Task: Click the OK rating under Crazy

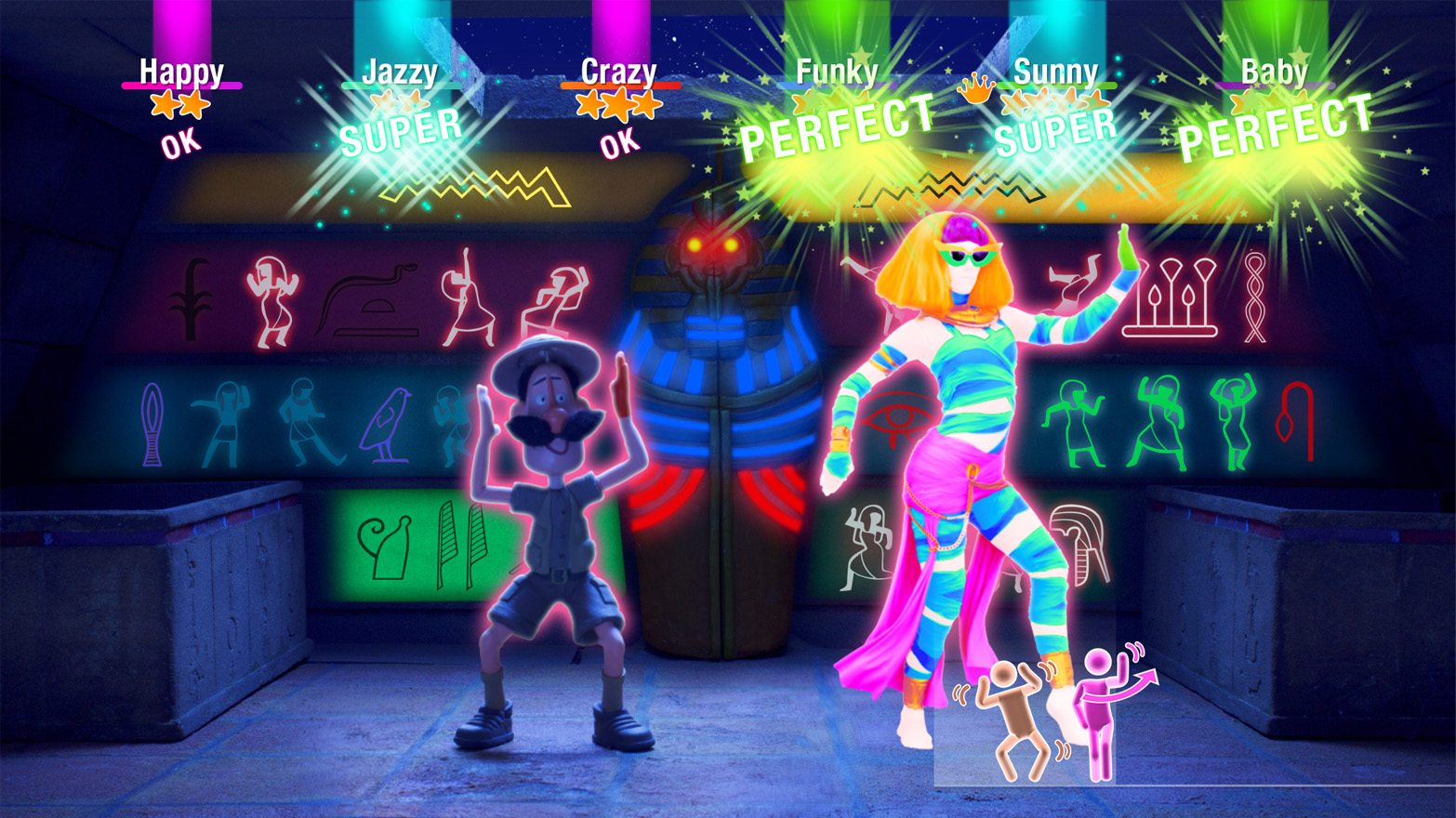Action: pyautogui.click(x=618, y=142)
